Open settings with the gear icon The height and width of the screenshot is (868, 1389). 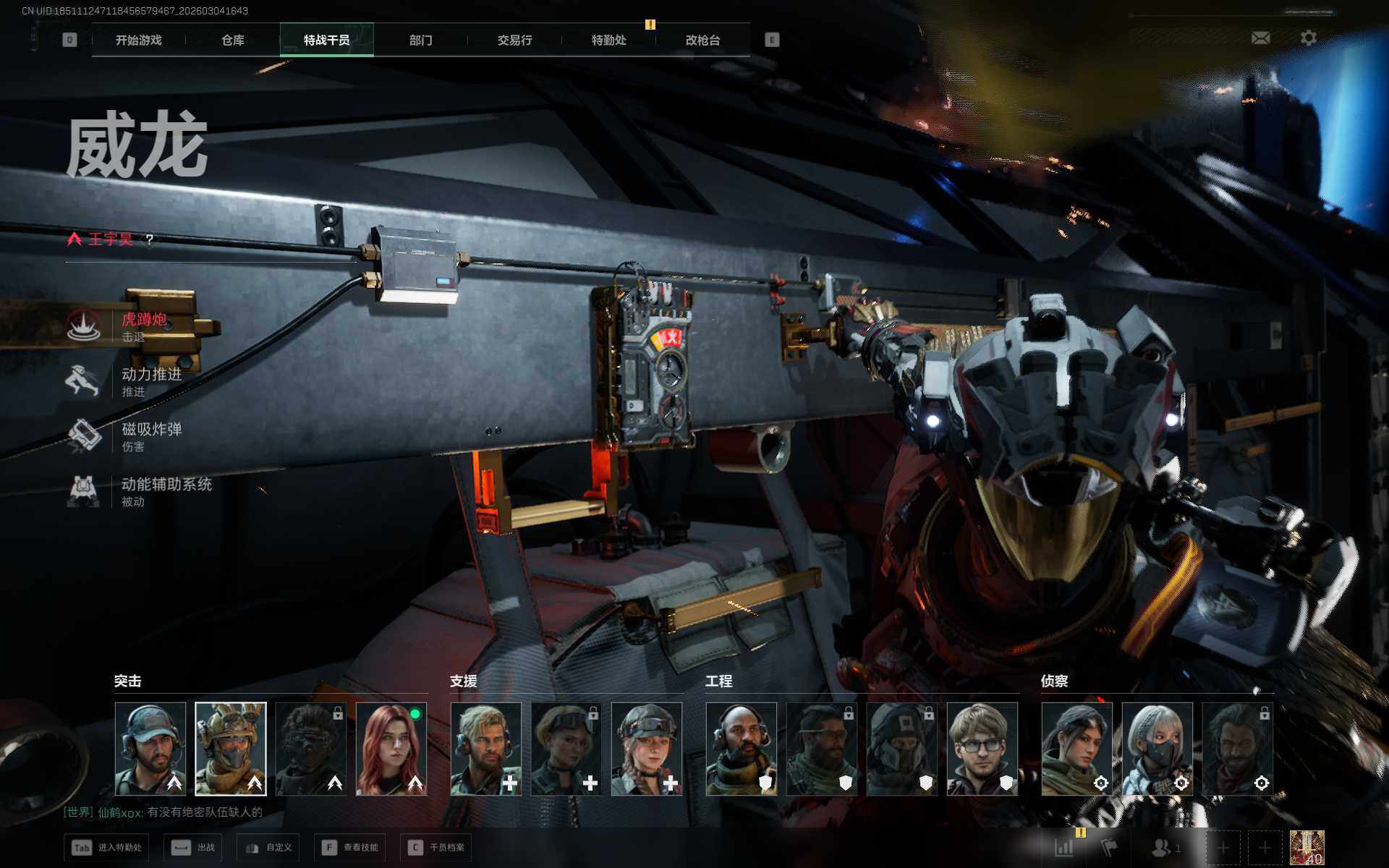pos(1308,38)
